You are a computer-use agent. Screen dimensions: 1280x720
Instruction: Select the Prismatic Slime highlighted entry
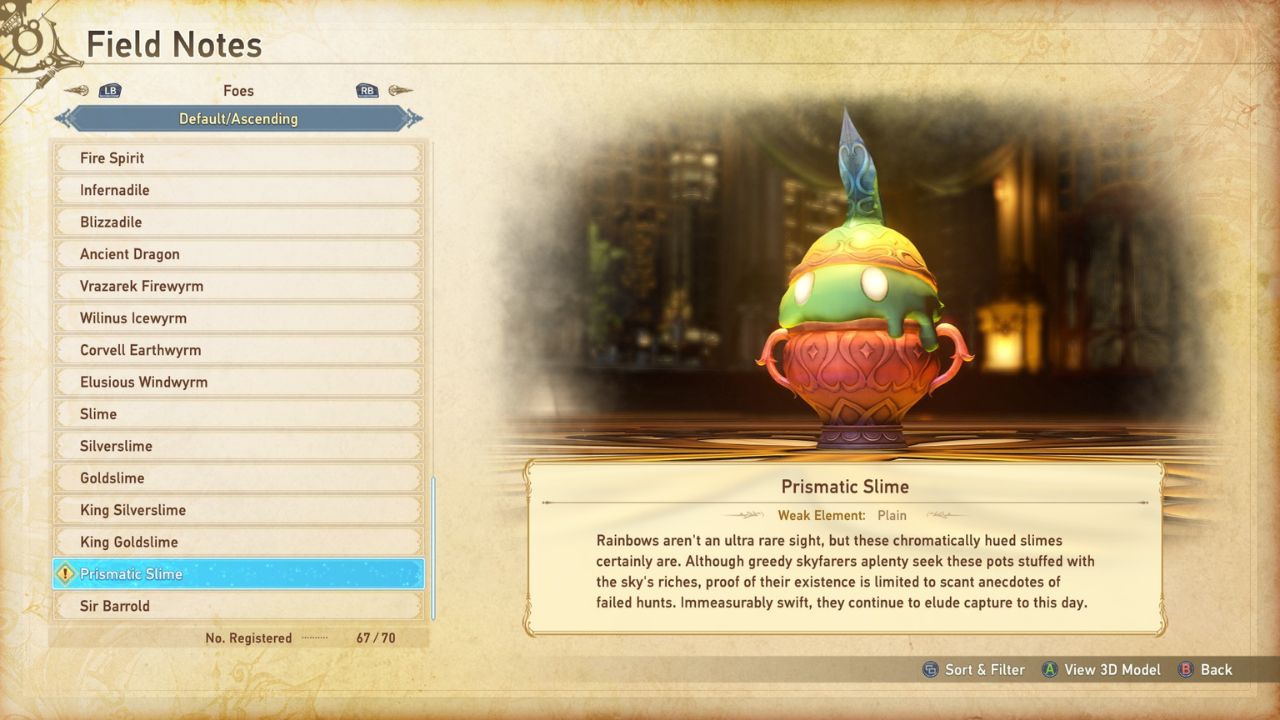238,574
